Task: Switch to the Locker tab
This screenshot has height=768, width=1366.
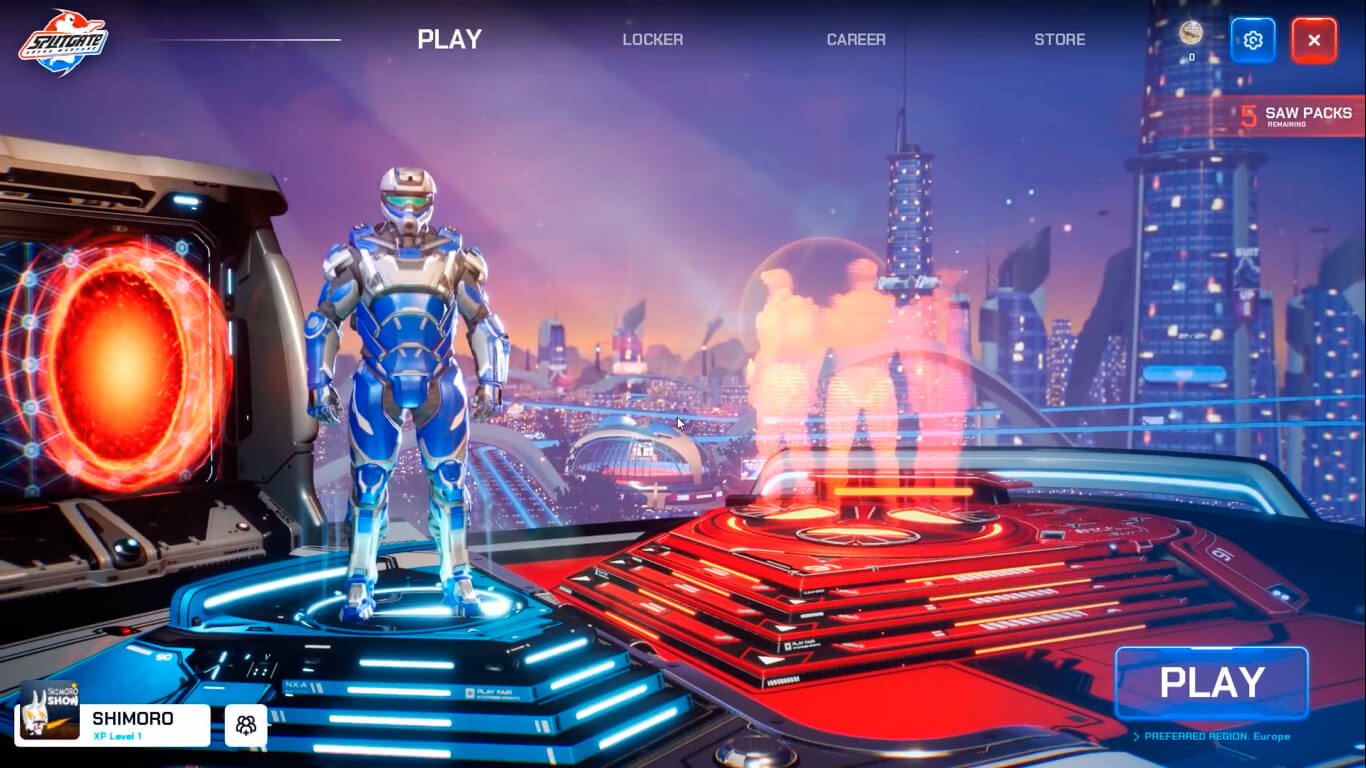Action: coord(652,40)
